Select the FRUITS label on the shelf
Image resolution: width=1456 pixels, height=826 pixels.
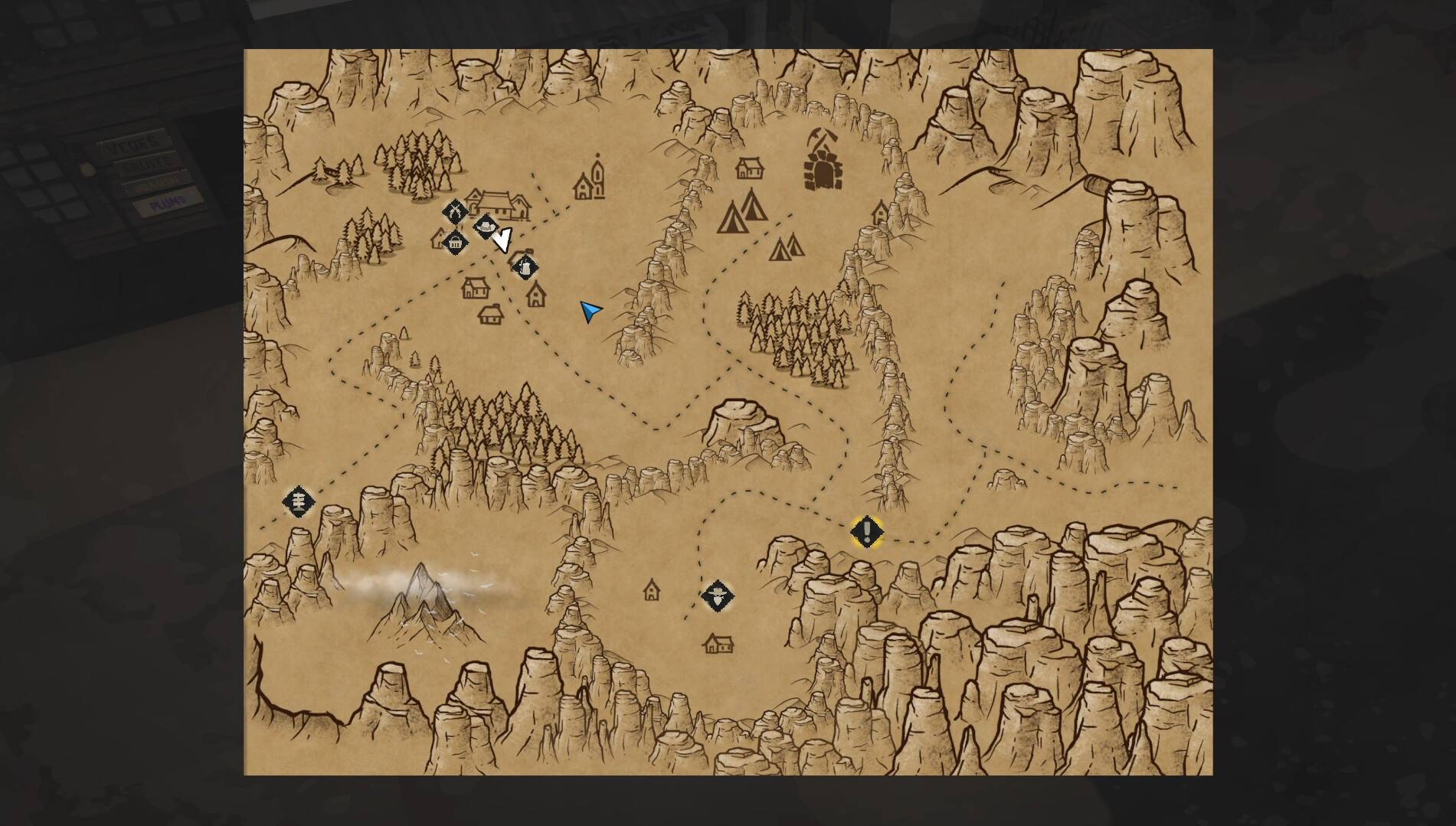(147, 162)
